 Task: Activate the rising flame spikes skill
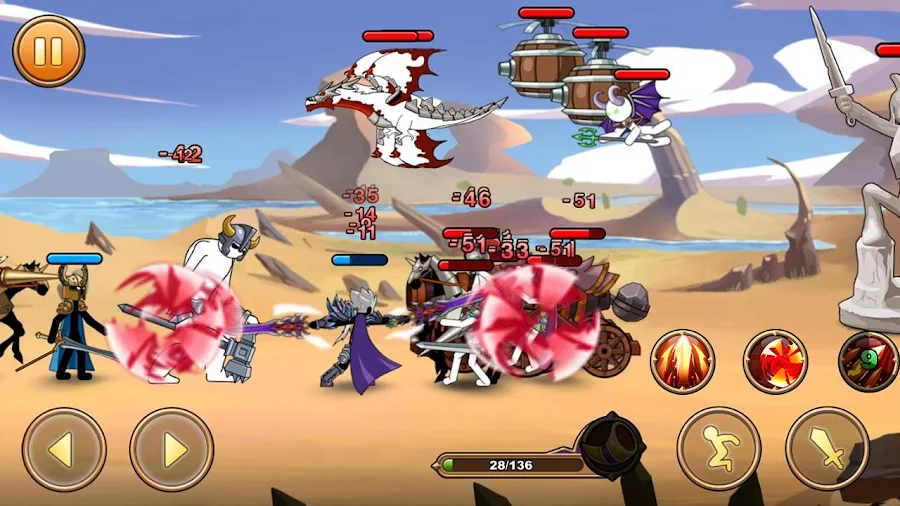(683, 361)
